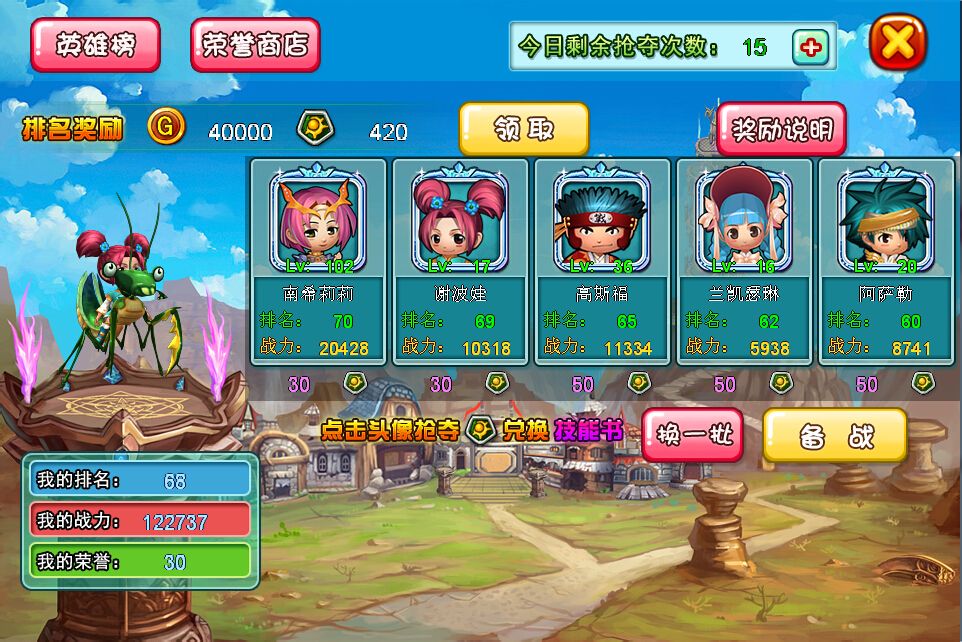Screen dimensions: 962x642
Task: Refresh opponents with 换一批 button
Action: 693,435
